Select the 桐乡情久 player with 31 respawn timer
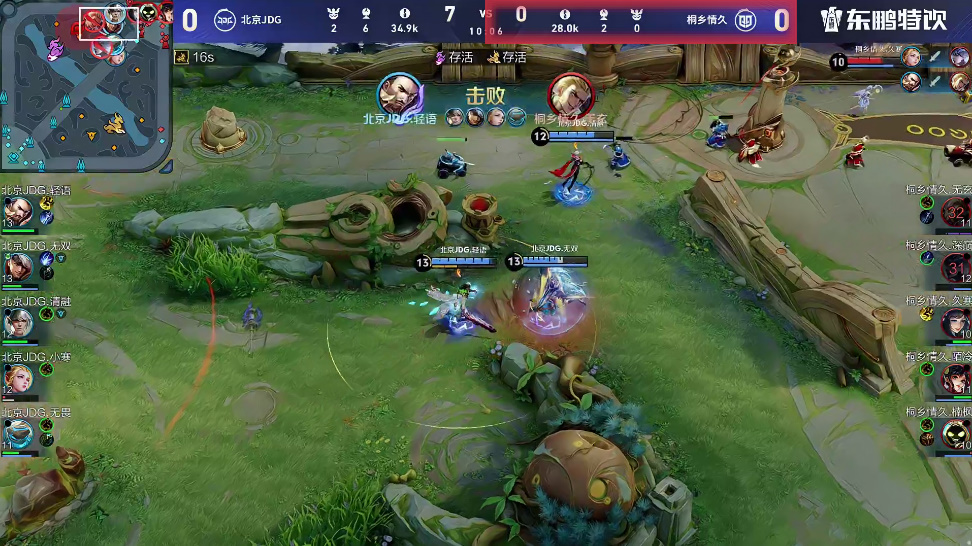 click(955, 267)
